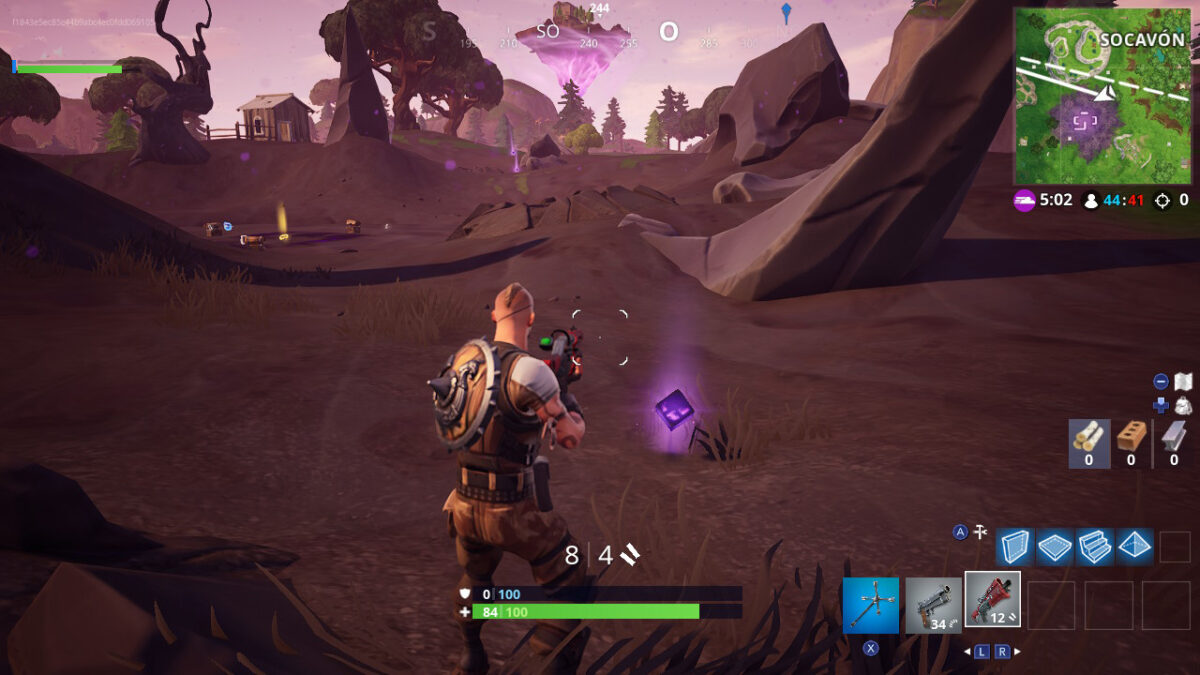Click the Socavón minimap
The image size is (1200, 675).
pyautogui.click(x=1102, y=96)
